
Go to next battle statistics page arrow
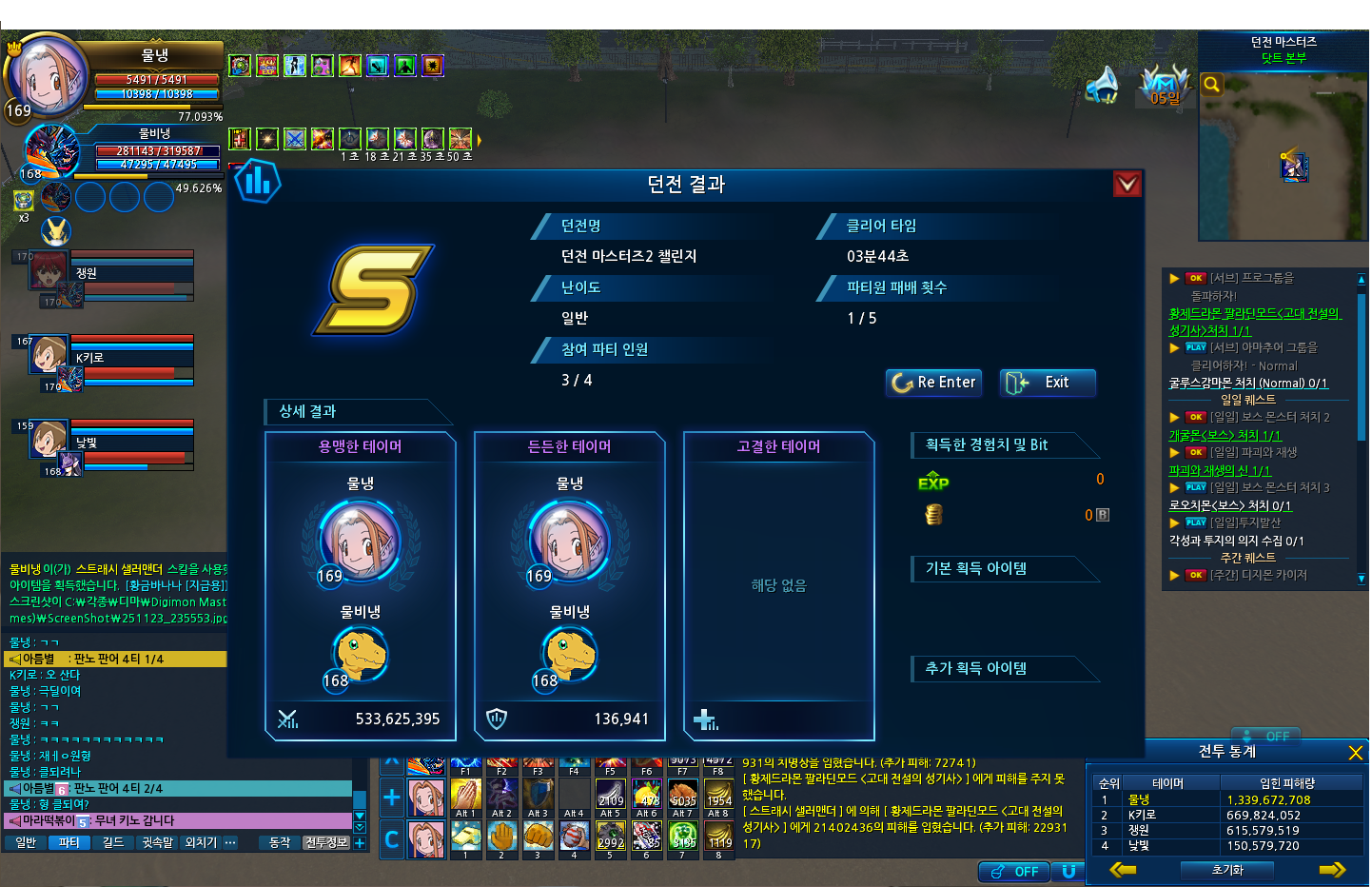(1332, 870)
